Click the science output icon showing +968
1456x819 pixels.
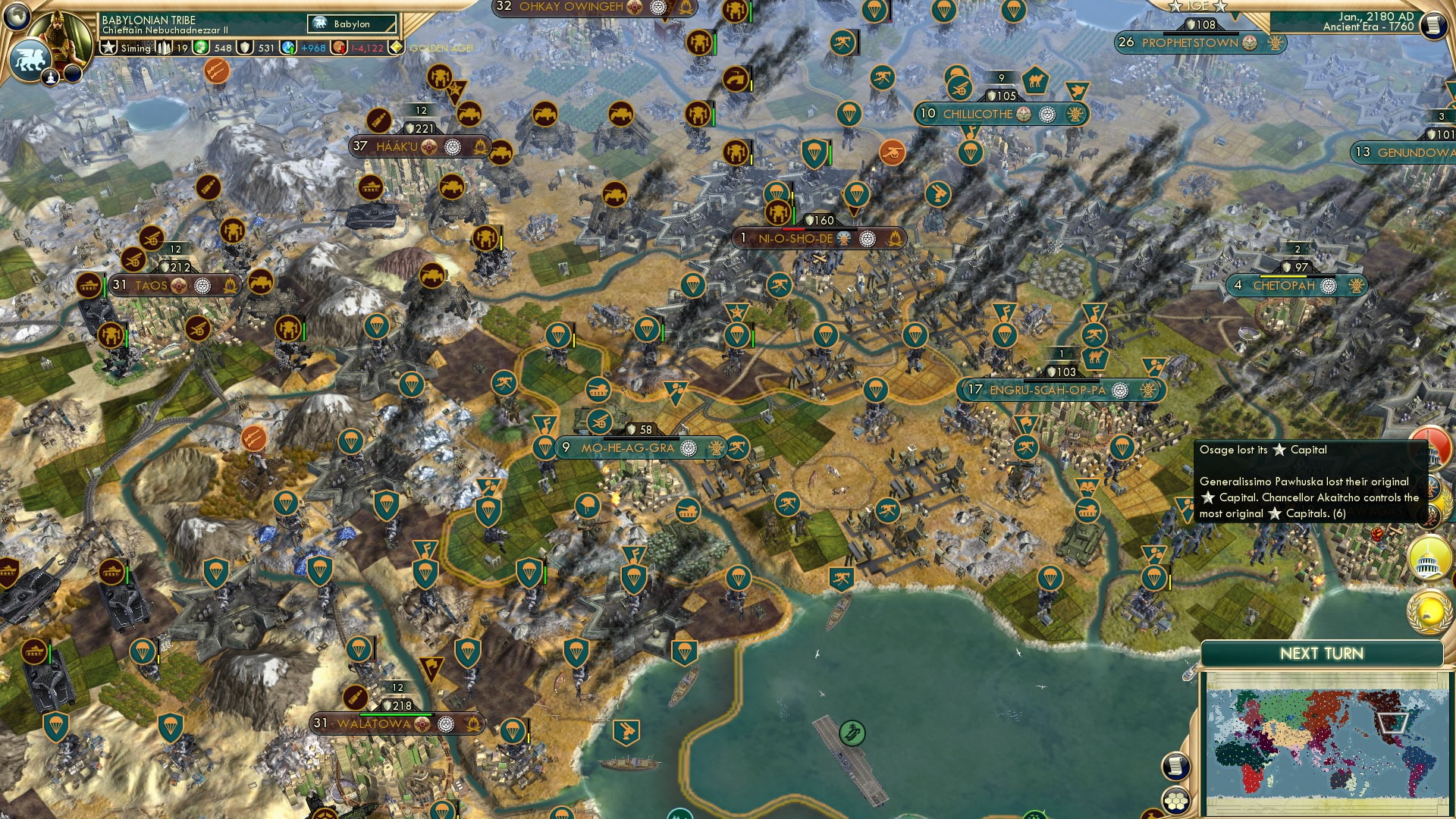[287, 47]
